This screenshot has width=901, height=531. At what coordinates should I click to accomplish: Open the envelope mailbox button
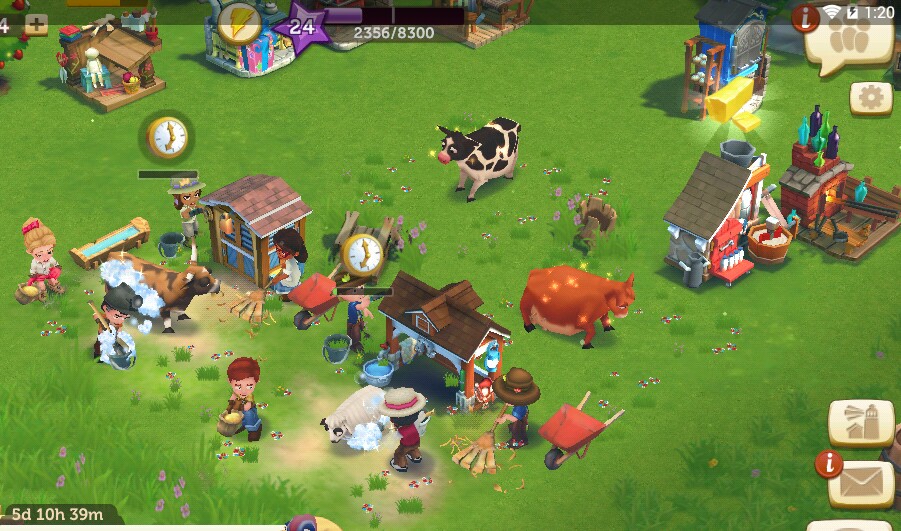pos(860,483)
